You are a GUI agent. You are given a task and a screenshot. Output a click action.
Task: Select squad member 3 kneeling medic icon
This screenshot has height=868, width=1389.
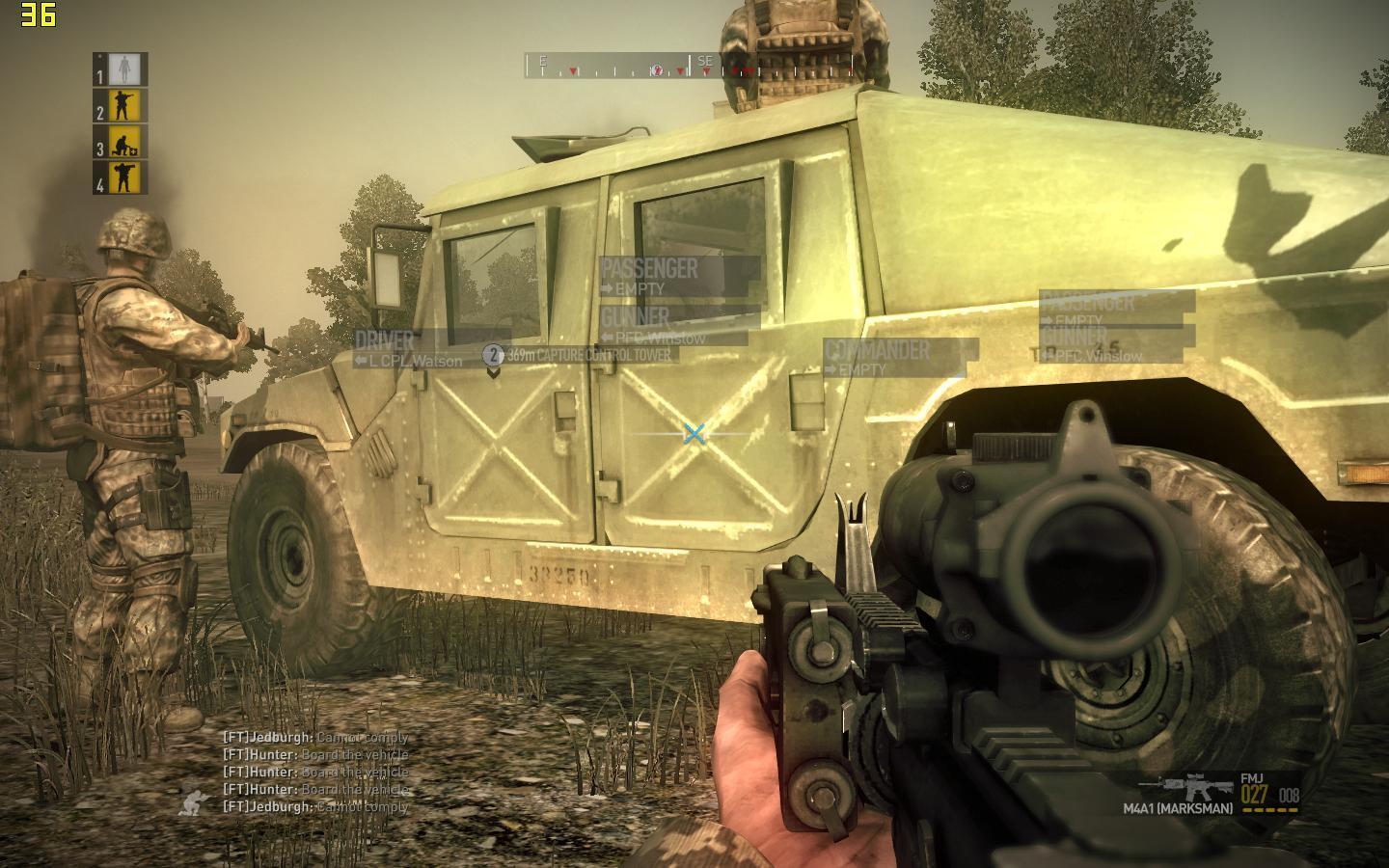pyautogui.click(x=124, y=143)
